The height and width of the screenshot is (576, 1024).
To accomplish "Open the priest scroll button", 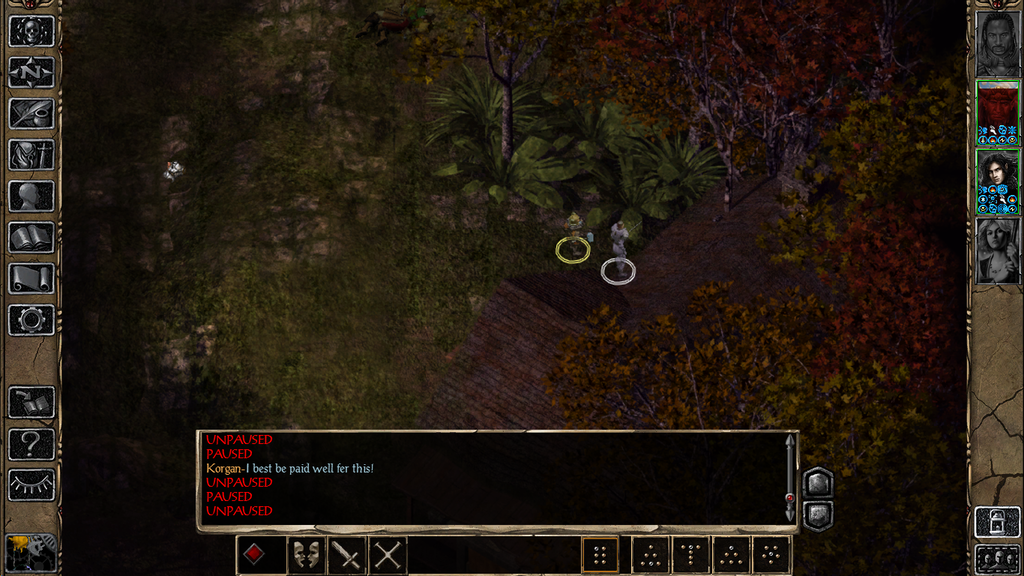I will [31, 278].
